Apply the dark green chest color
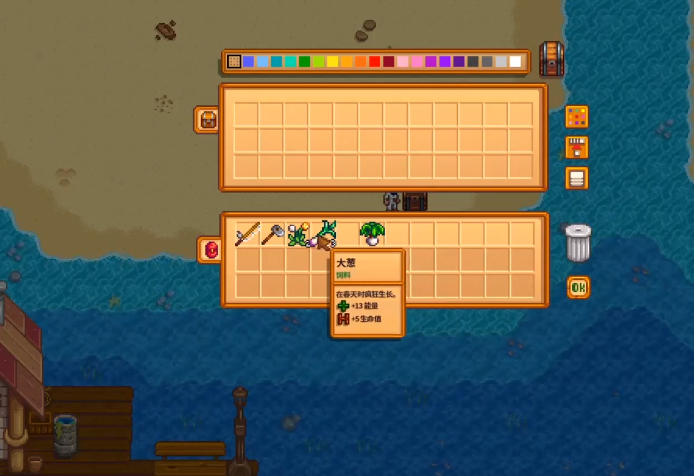694x476 pixels. pyautogui.click(x=305, y=62)
